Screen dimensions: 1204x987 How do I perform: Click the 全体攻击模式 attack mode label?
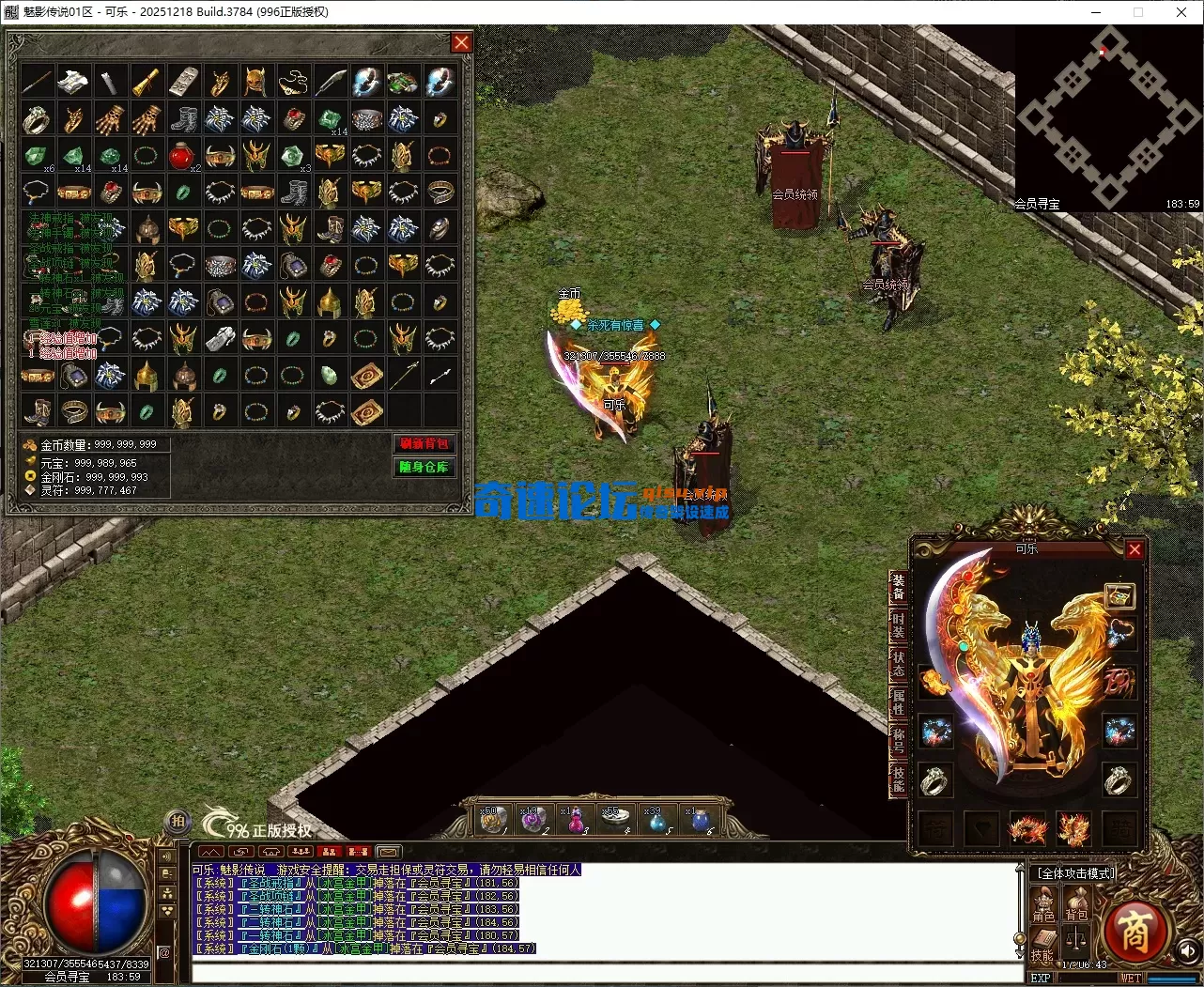click(x=1074, y=873)
